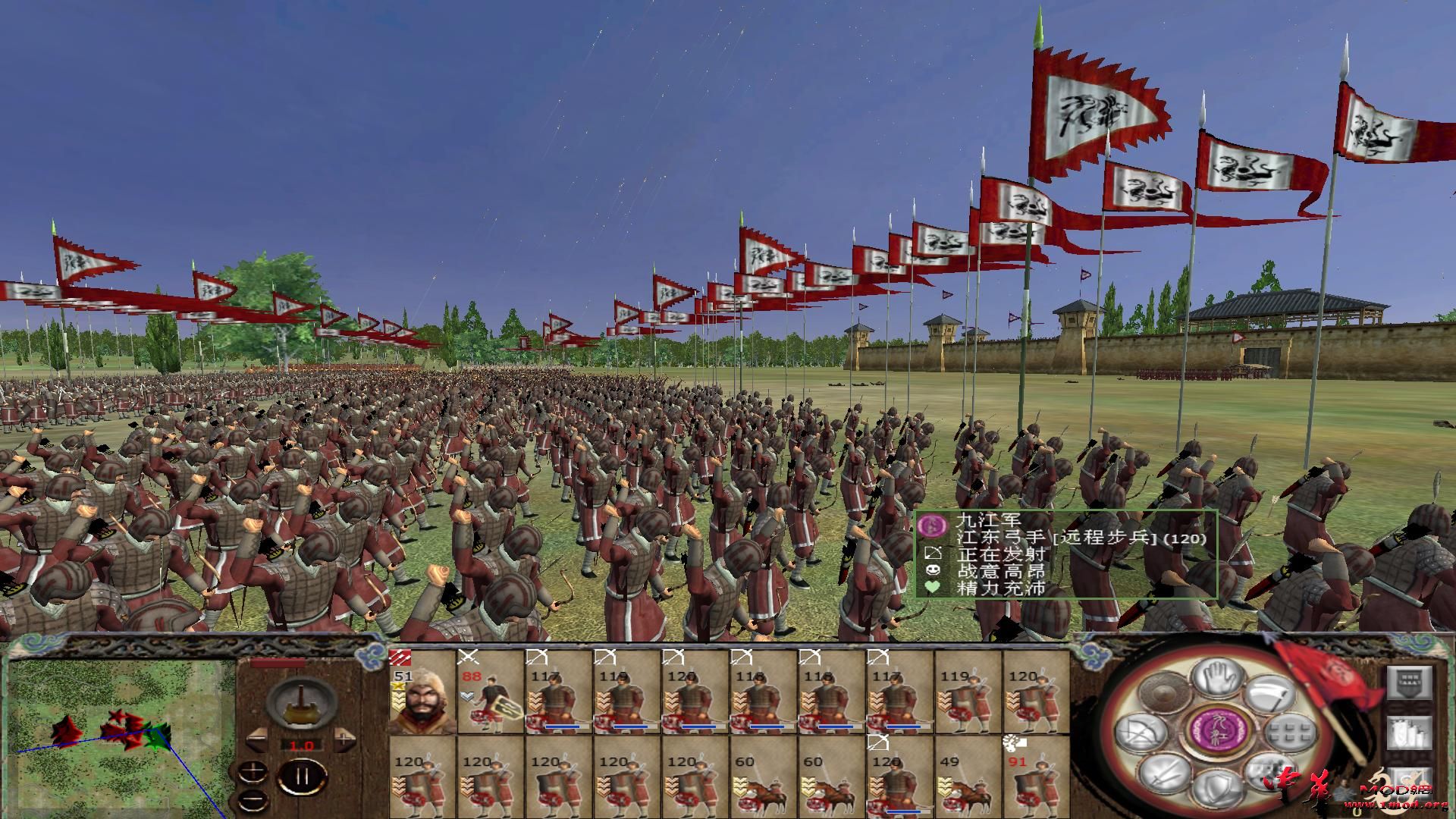The height and width of the screenshot is (819, 1456).
Task: Select the halberd attack command icon
Action: (x=1272, y=693)
